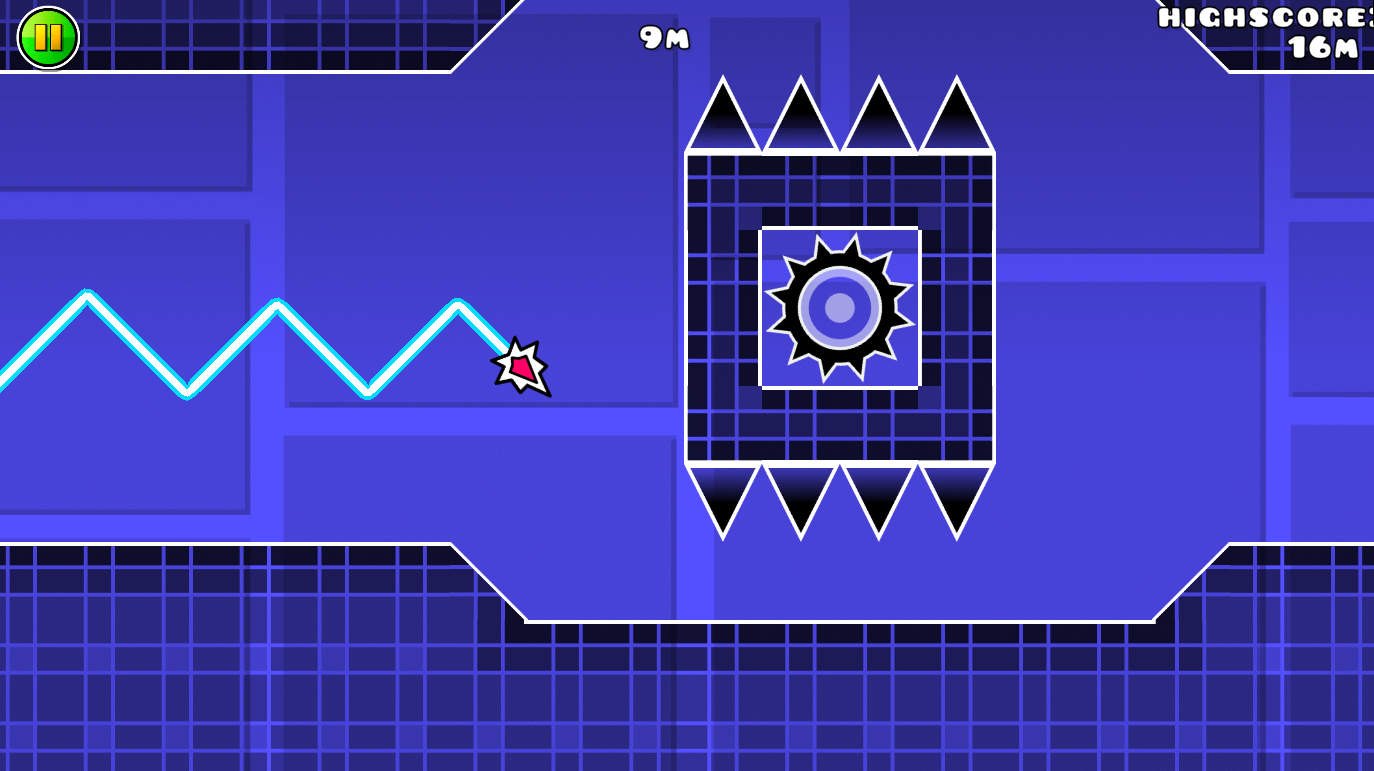Click the rightmost bottom spike
This screenshot has height=771, width=1374.
click(957, 495)
